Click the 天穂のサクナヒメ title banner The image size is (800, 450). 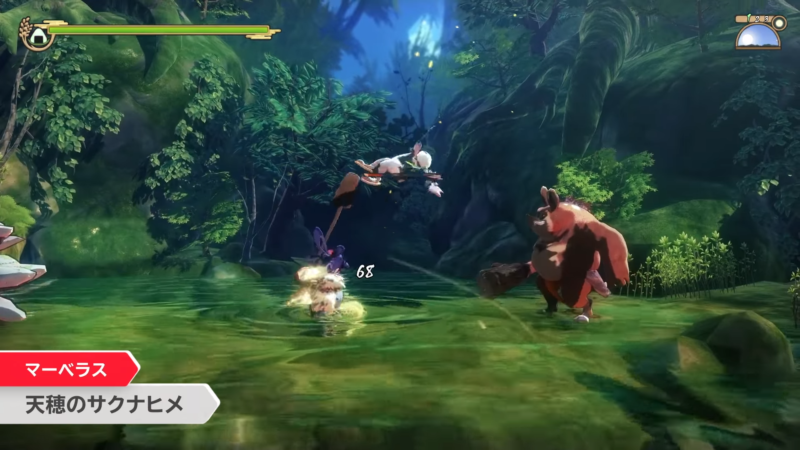coord(105,404)
